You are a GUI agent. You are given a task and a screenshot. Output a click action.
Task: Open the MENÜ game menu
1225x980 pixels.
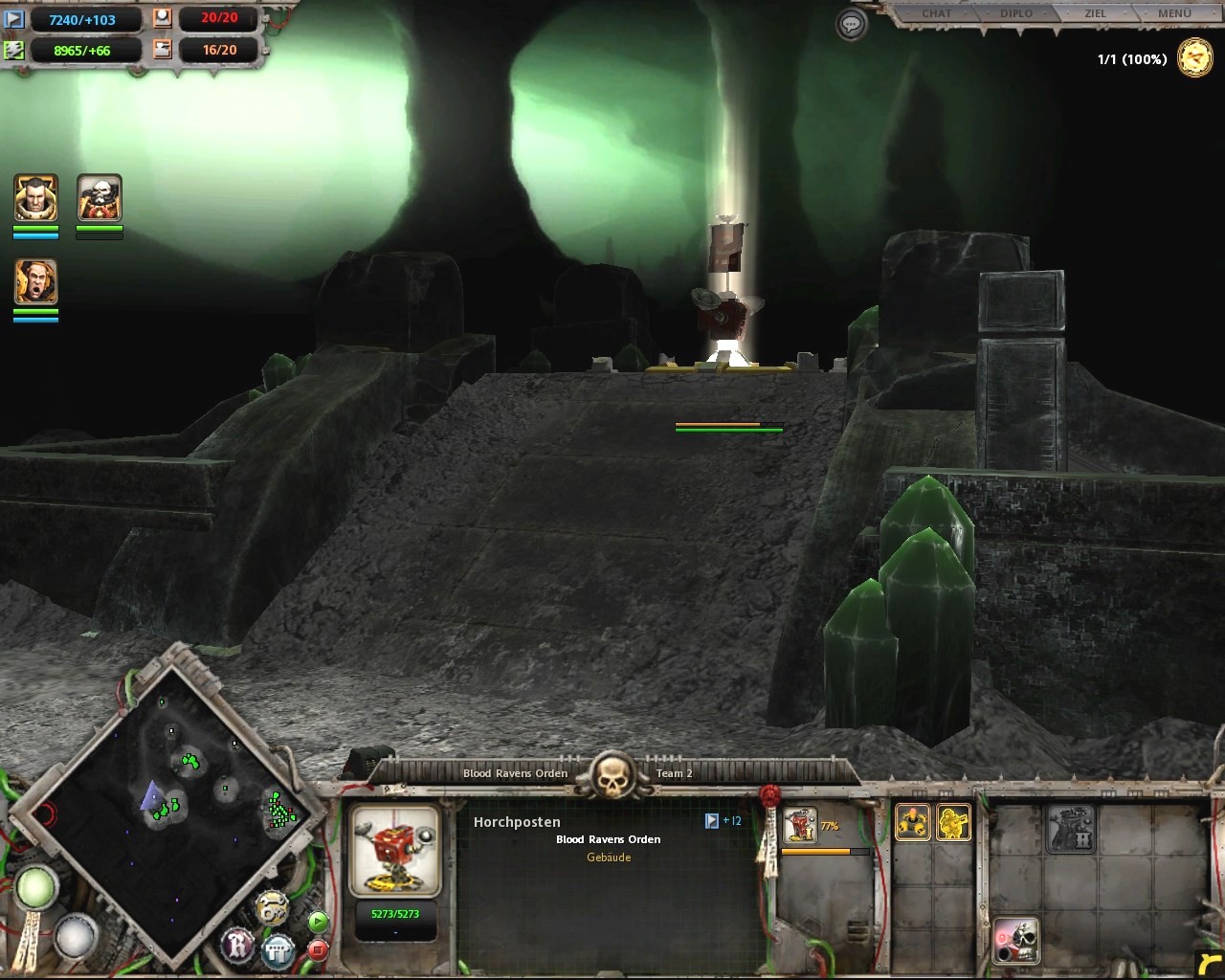[1174, 13]
